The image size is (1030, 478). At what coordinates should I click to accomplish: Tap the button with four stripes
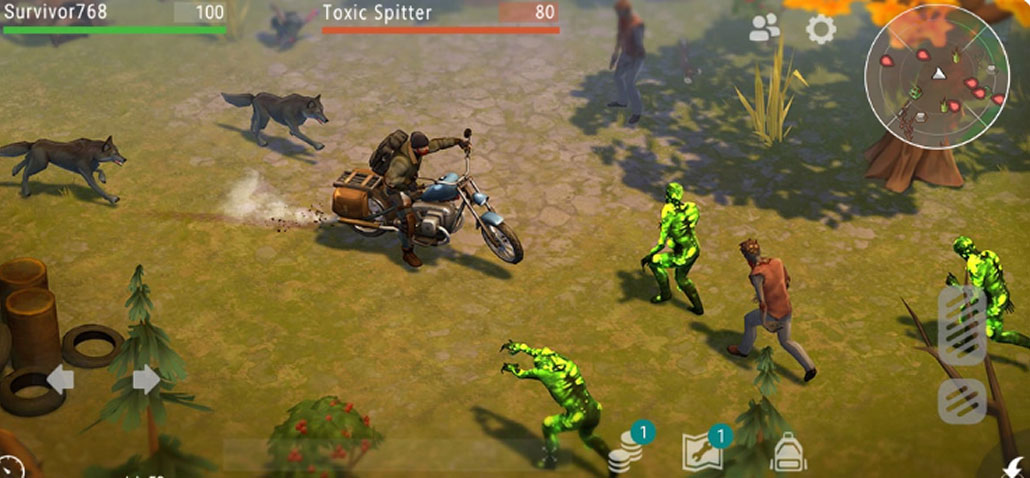961,324
